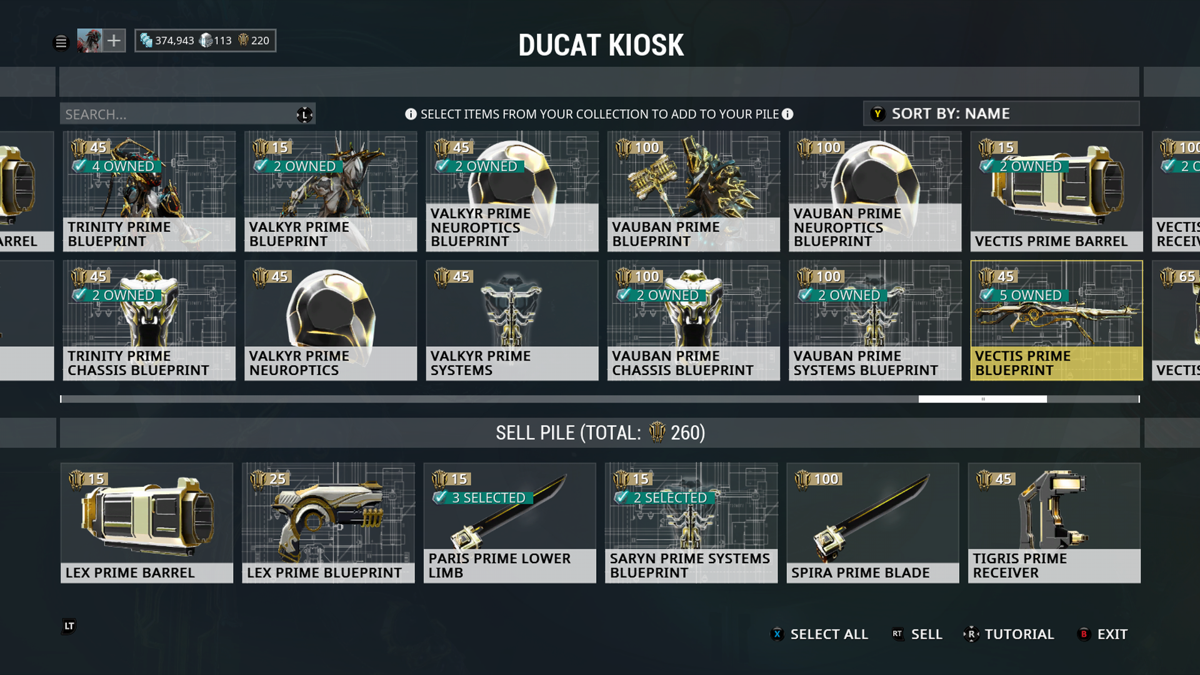
Task: Remove Lex Prime Barrel from sell pile
Action: [x=147, y=522]
